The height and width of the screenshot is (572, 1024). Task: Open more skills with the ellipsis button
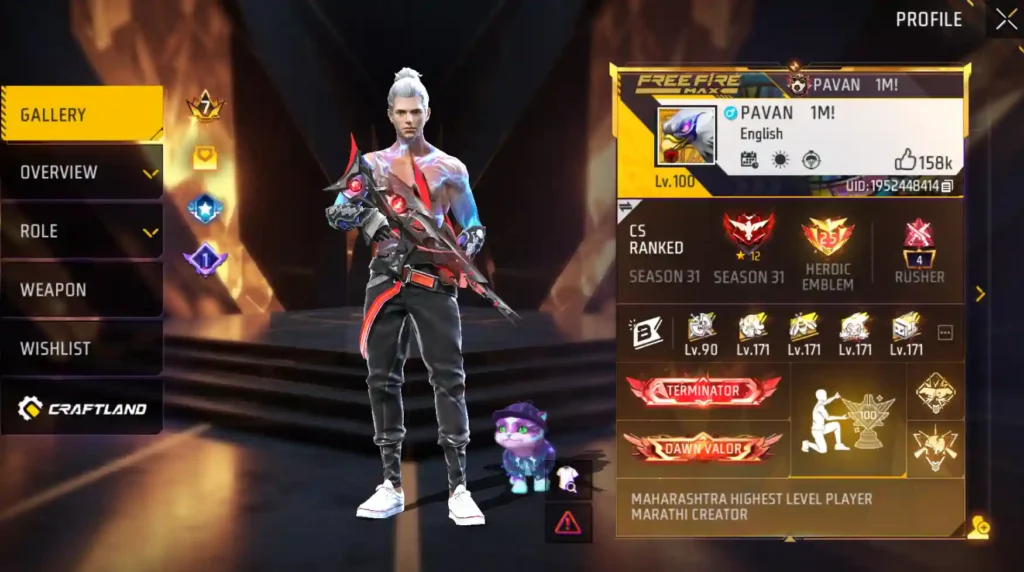(945, 332)
